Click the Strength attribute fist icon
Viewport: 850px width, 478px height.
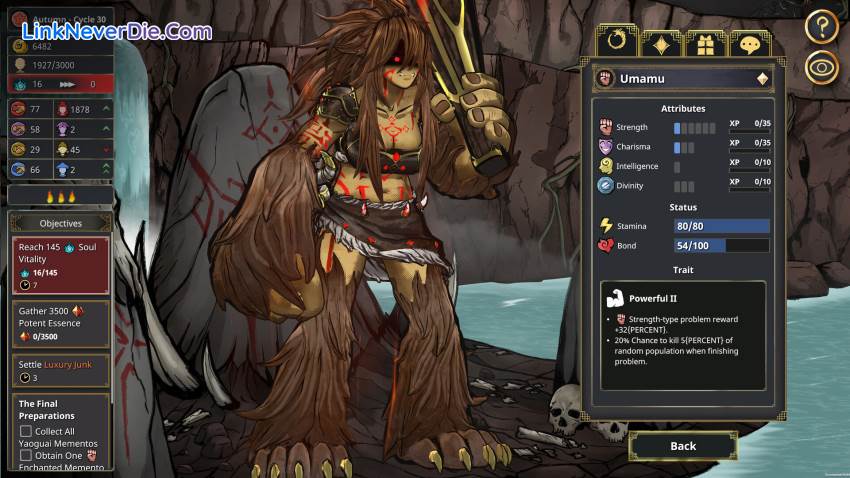pos(605,127)
